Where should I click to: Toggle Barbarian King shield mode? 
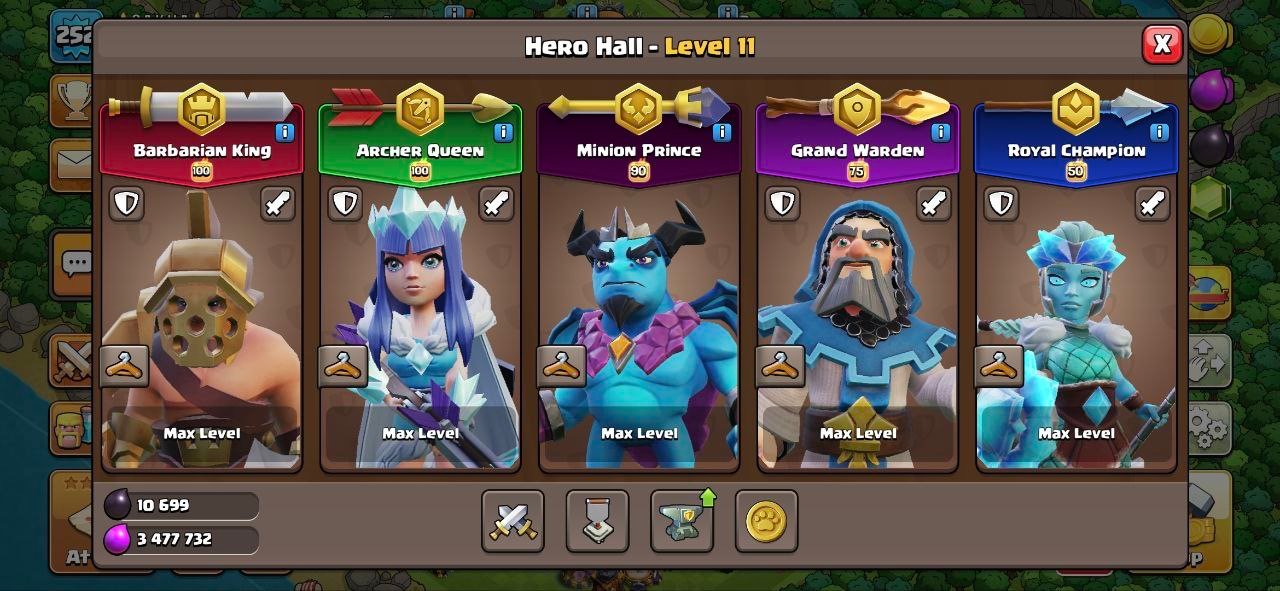pos(126,203)
